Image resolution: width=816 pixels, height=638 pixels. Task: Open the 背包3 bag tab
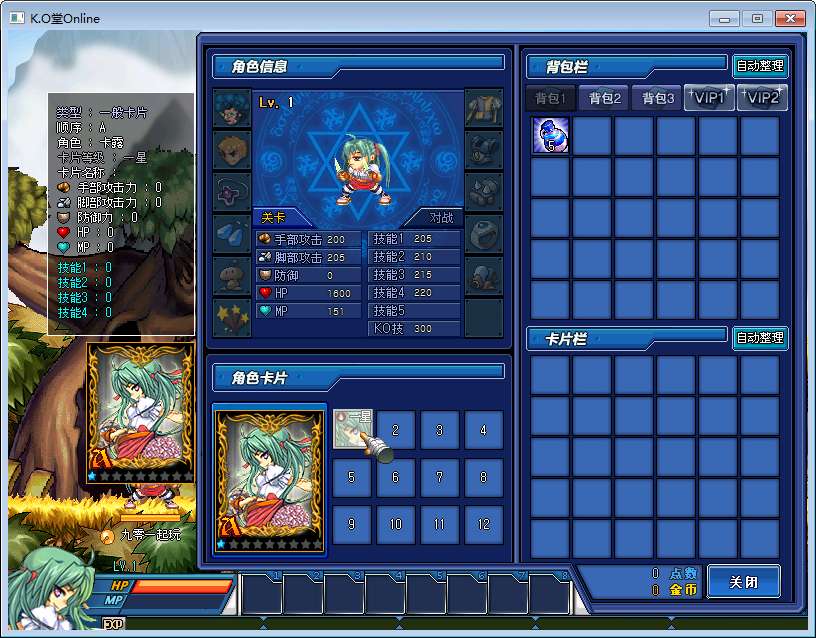point(658,98)
